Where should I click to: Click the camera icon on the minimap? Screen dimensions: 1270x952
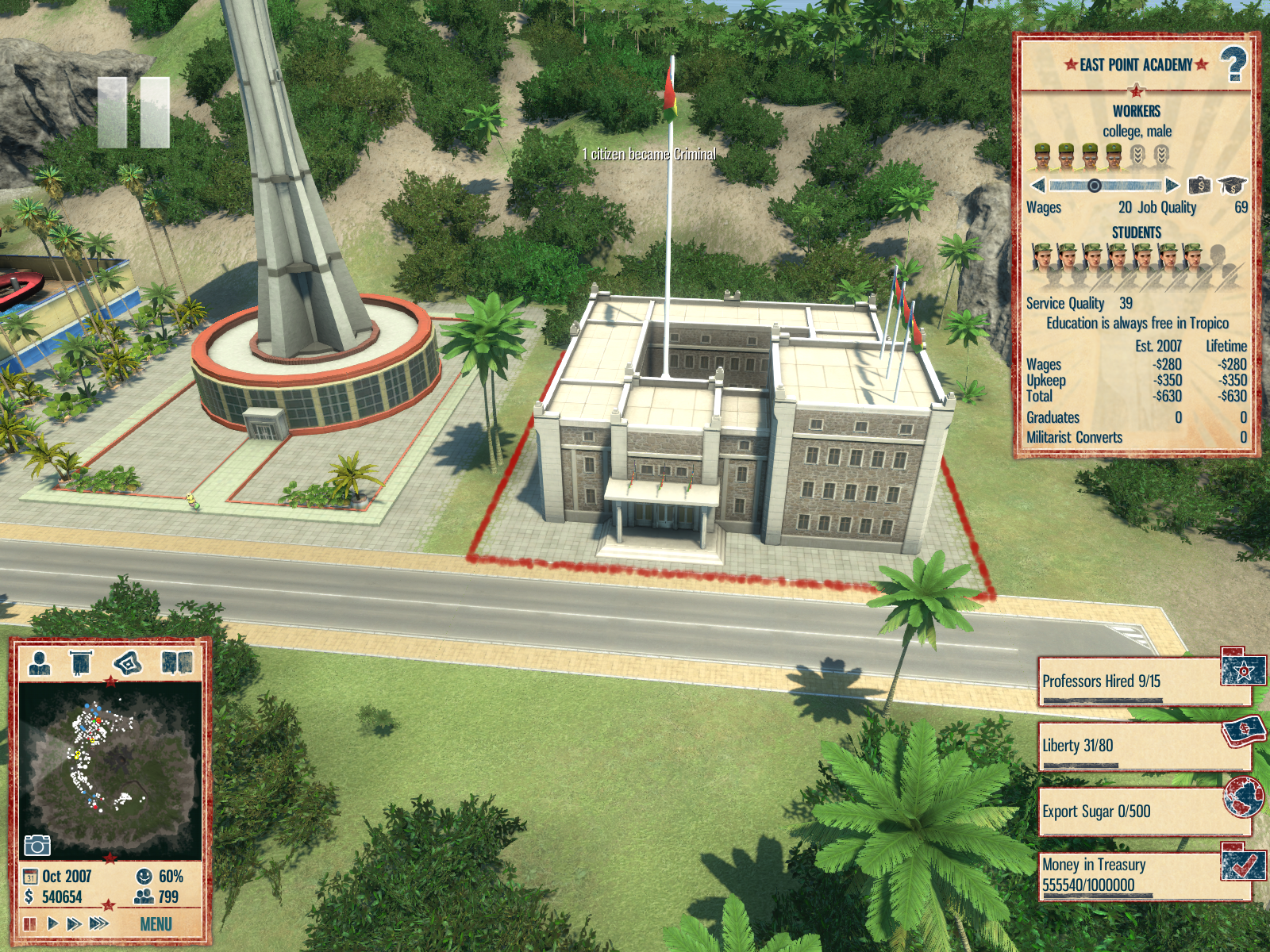[x=37, y=845]
